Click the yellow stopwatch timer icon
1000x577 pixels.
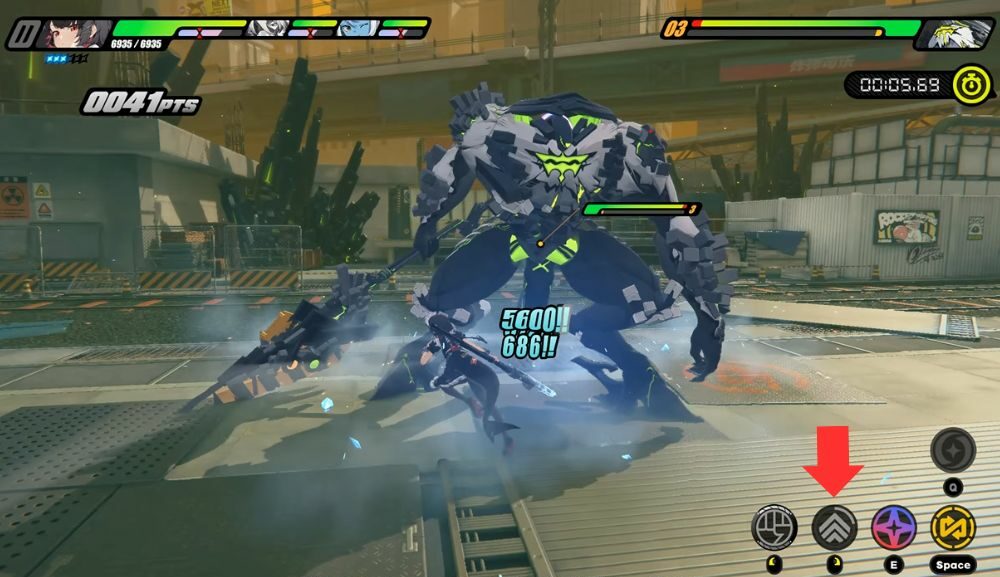pos(971,84)
